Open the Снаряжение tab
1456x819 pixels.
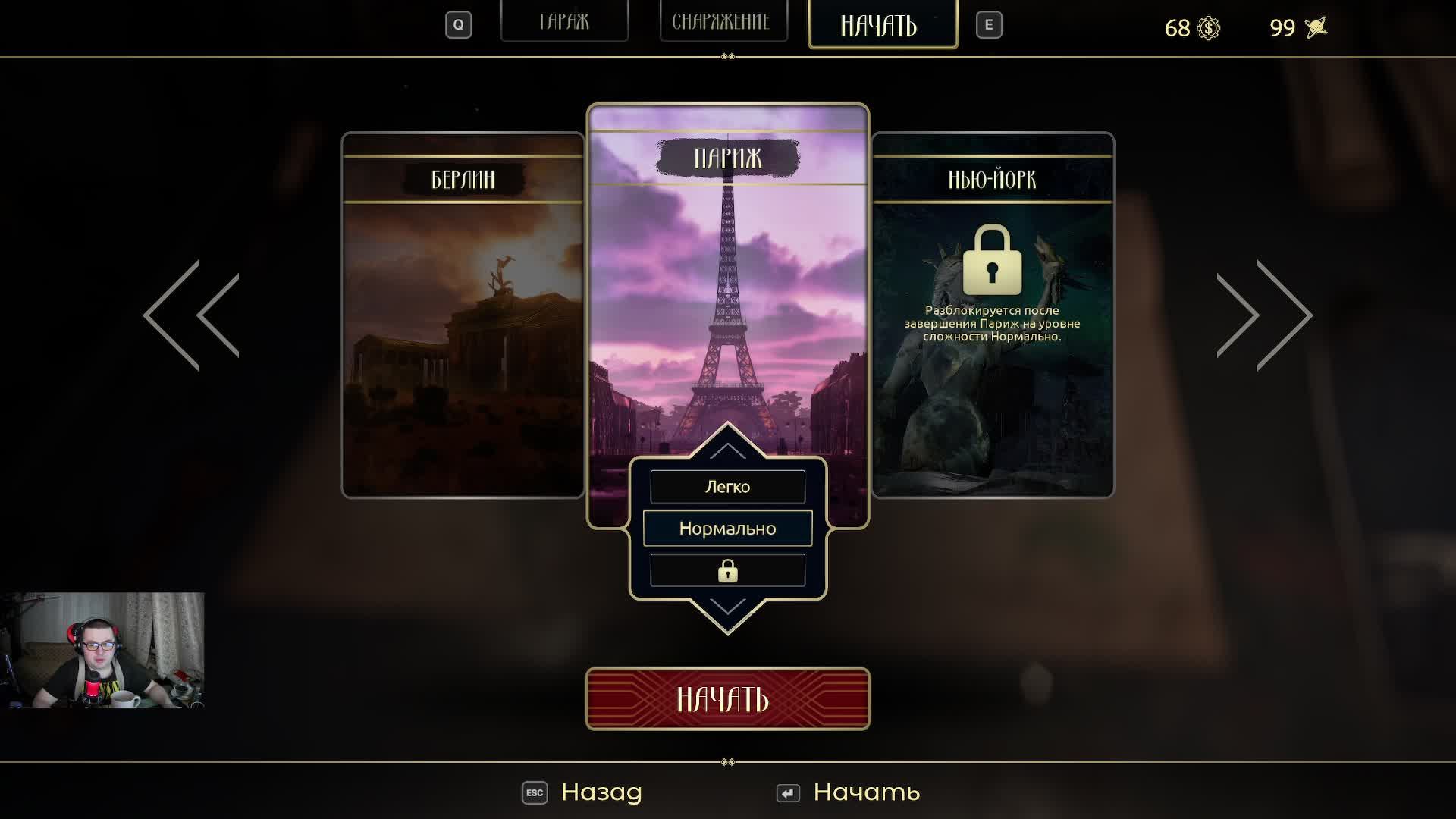click(x=721, y=22)
